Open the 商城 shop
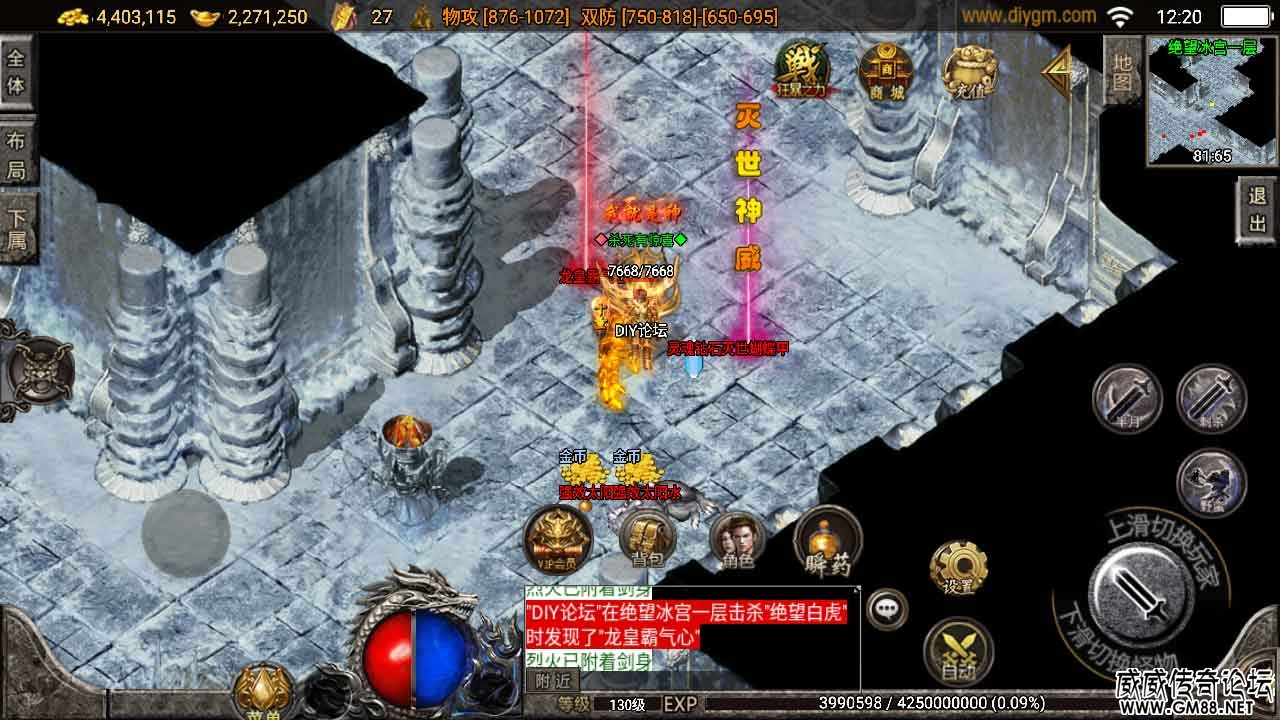 click(885, 72)
